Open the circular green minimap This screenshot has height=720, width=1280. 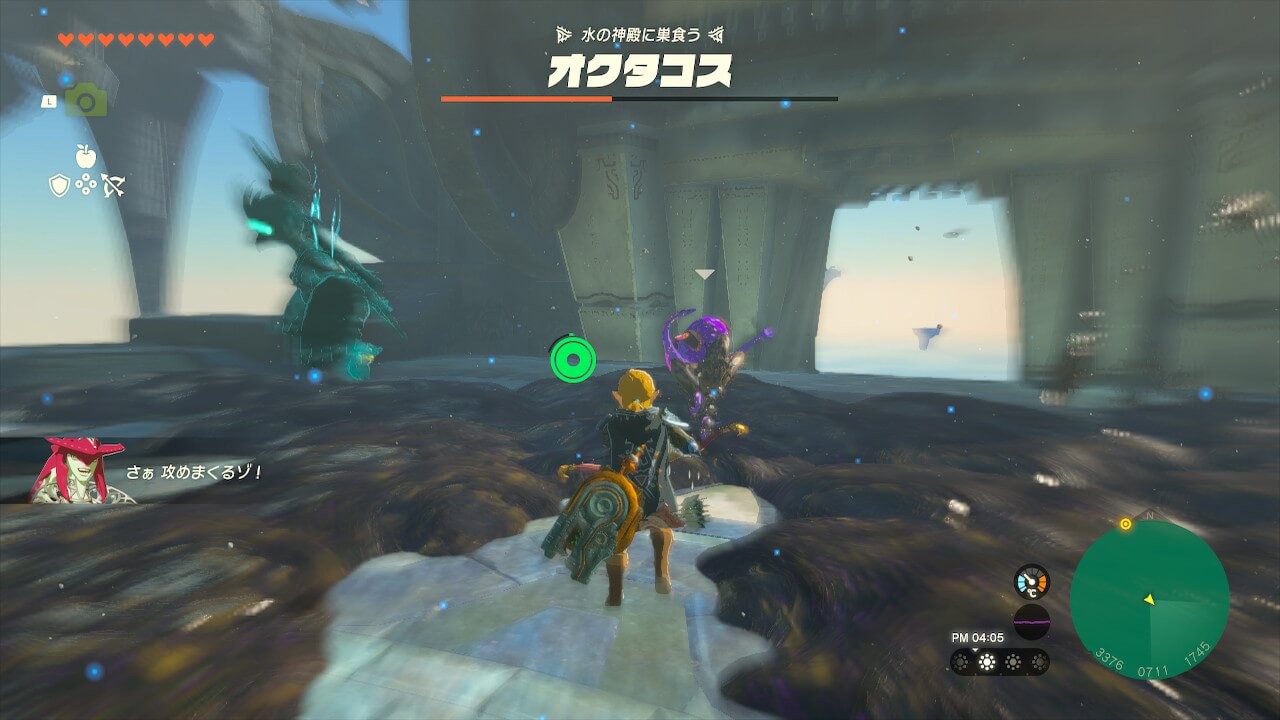click(1149, 600)
